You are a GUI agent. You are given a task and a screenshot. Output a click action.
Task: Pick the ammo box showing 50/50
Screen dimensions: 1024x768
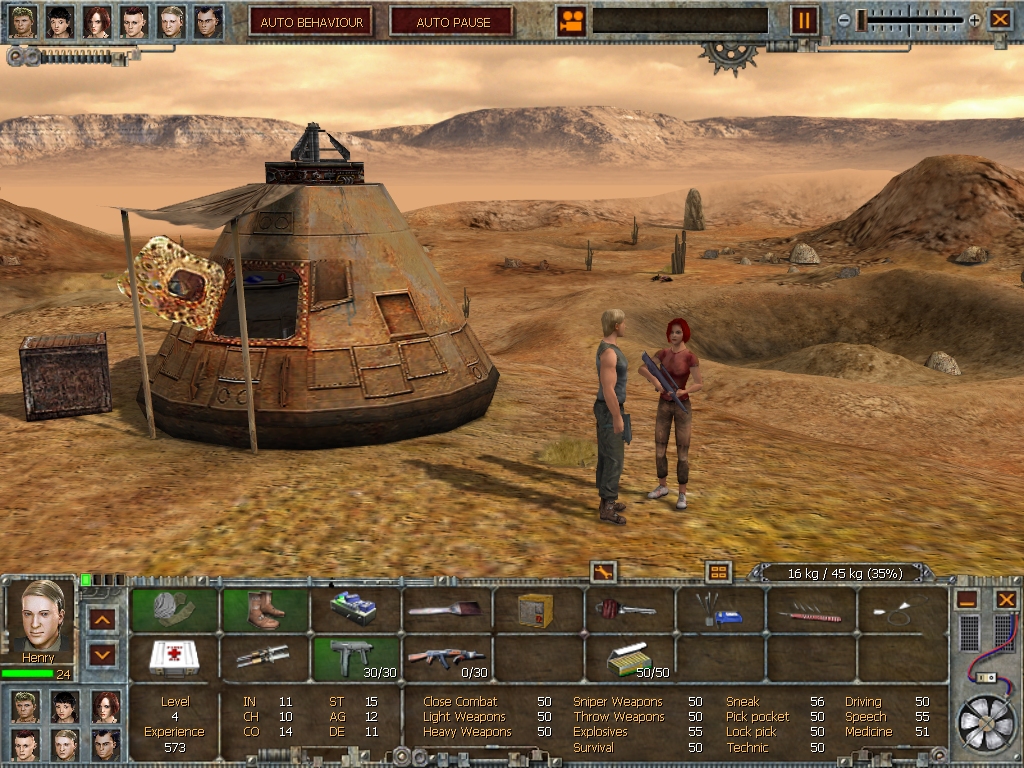click(630, 658)
